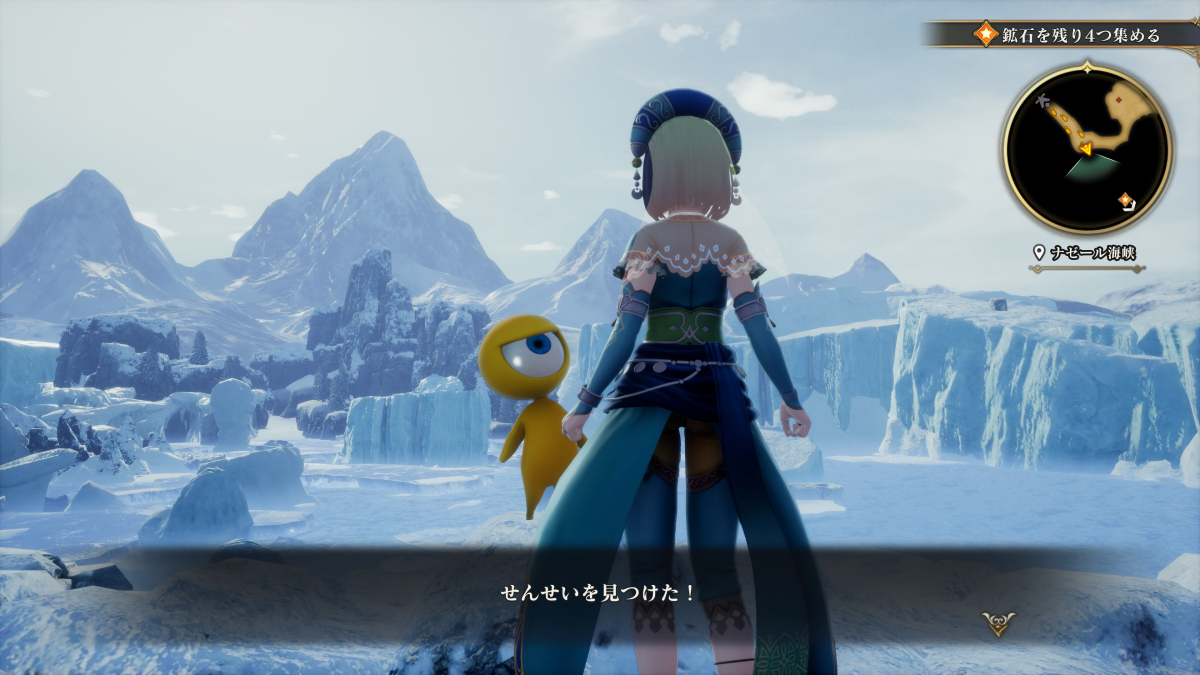Advance dialogue with the gold winged arrow
Viewport: 1200px width, 675px height.
click(x=998, y=623)
